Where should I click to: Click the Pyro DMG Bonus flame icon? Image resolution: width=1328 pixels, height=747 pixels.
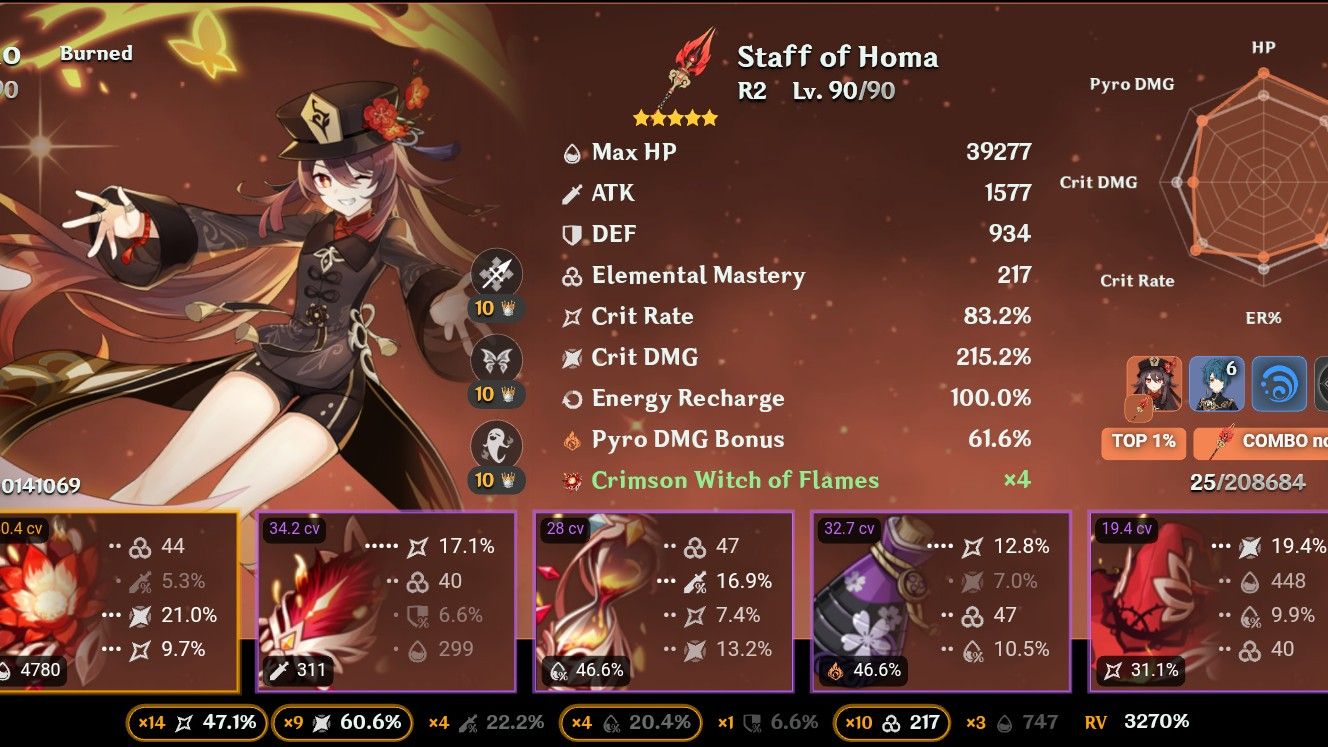coord(572,438)
